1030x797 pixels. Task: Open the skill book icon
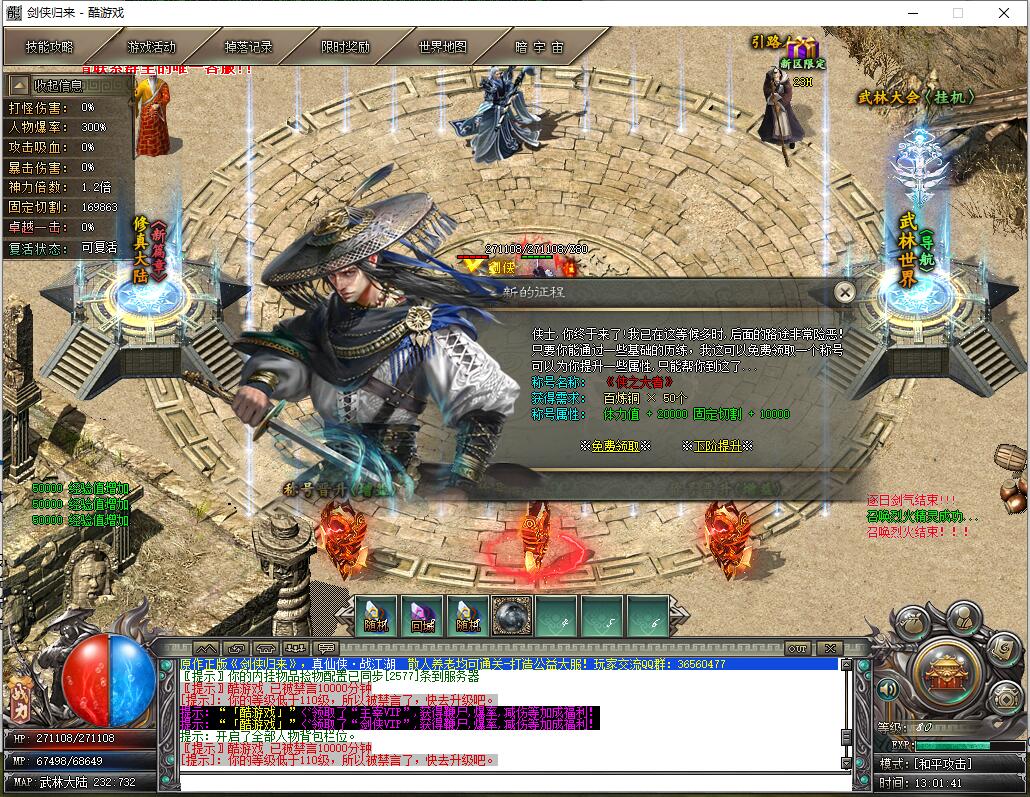click(x=1004, y=652)
